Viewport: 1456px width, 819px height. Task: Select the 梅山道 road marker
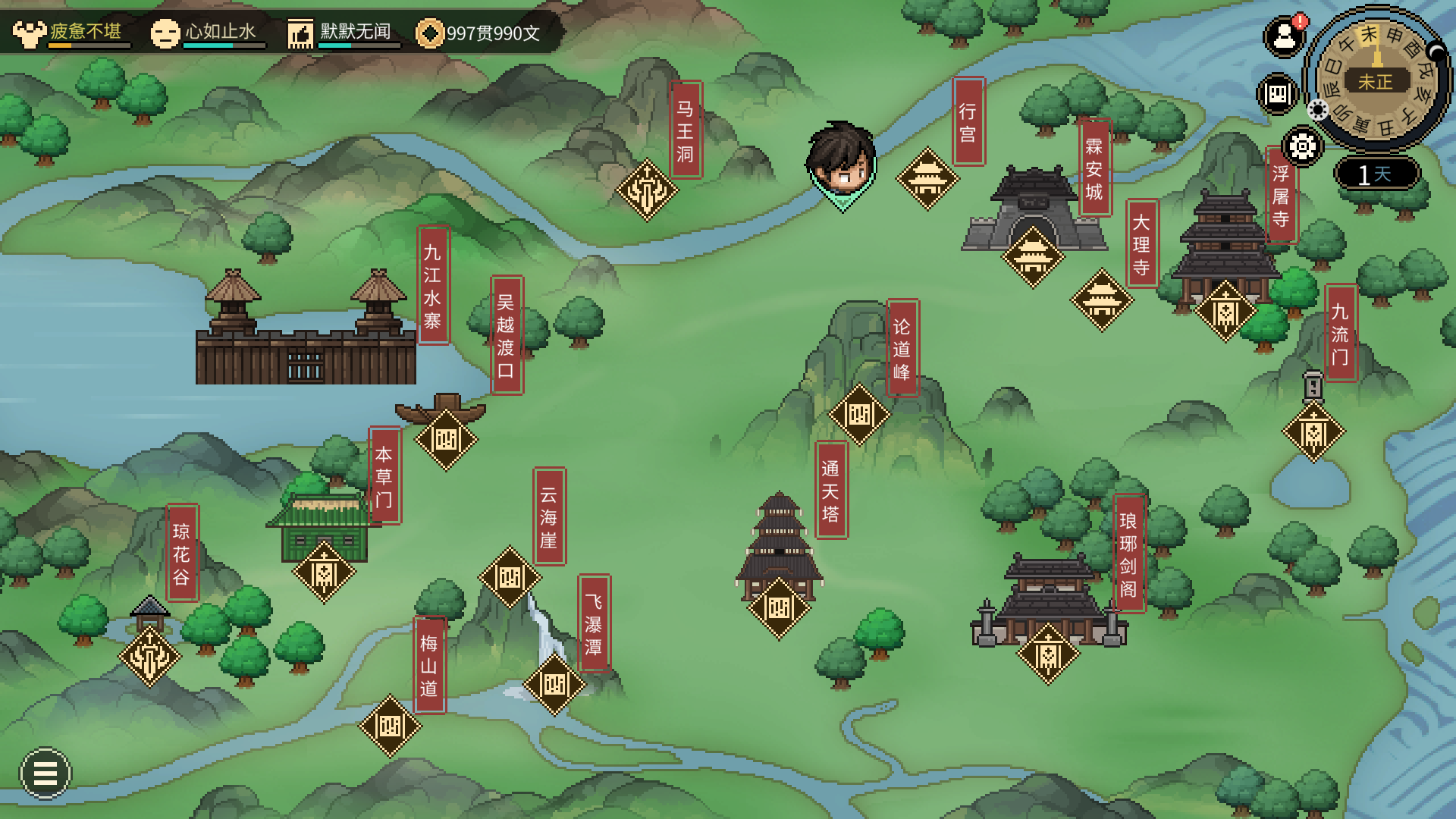click(x=390, y=726)
